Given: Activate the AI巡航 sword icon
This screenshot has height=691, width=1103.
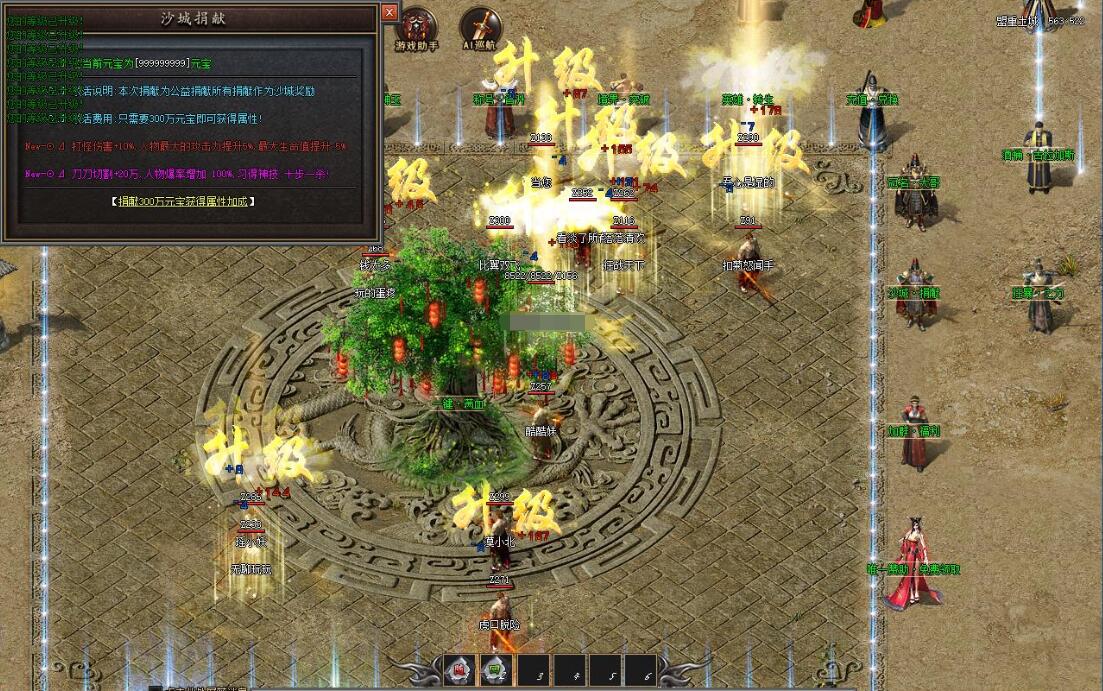Looking at the screenshot, I should click(x=481, y=27).
